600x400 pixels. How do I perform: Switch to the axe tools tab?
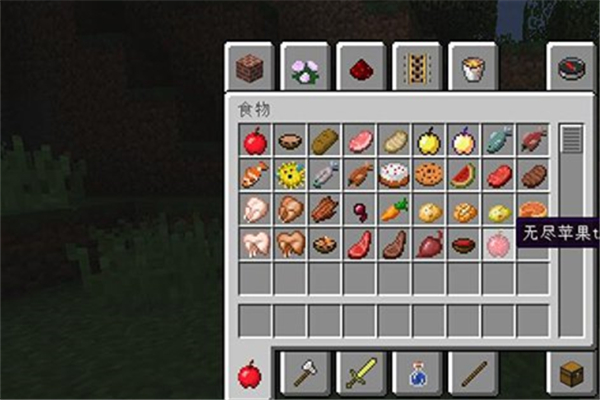[305, 373]
